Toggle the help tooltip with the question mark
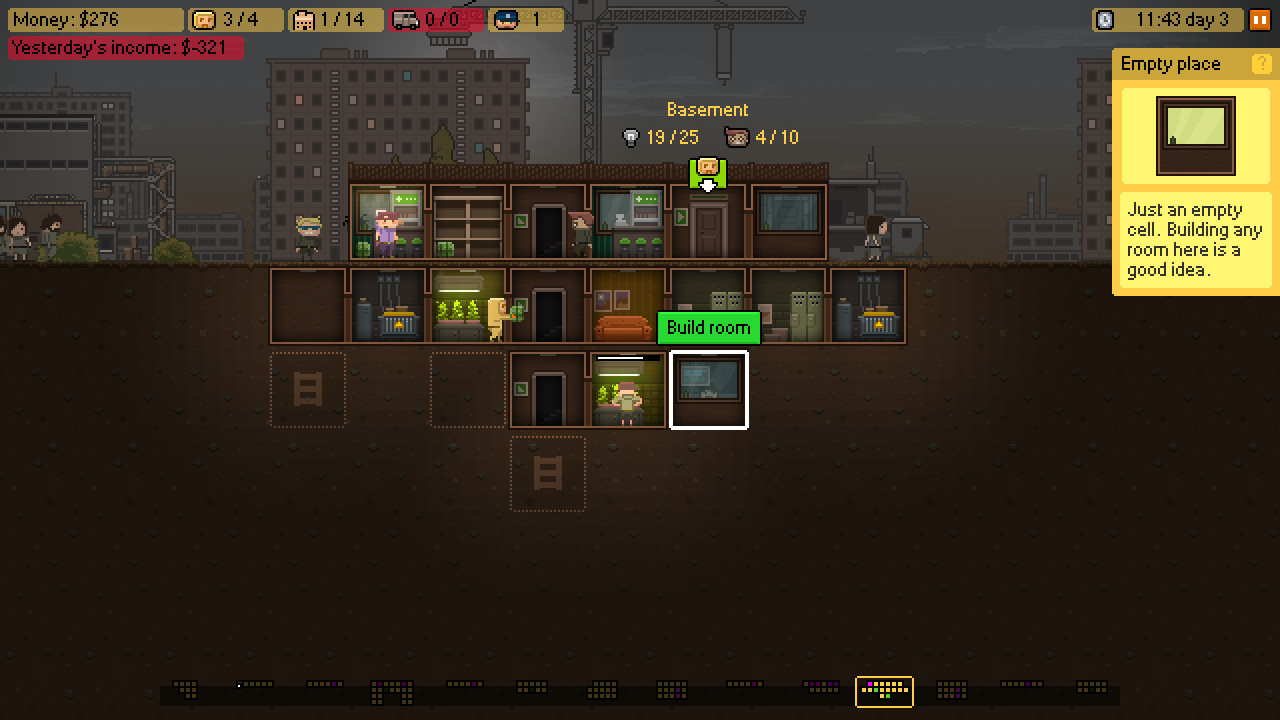 [1262, 64]
